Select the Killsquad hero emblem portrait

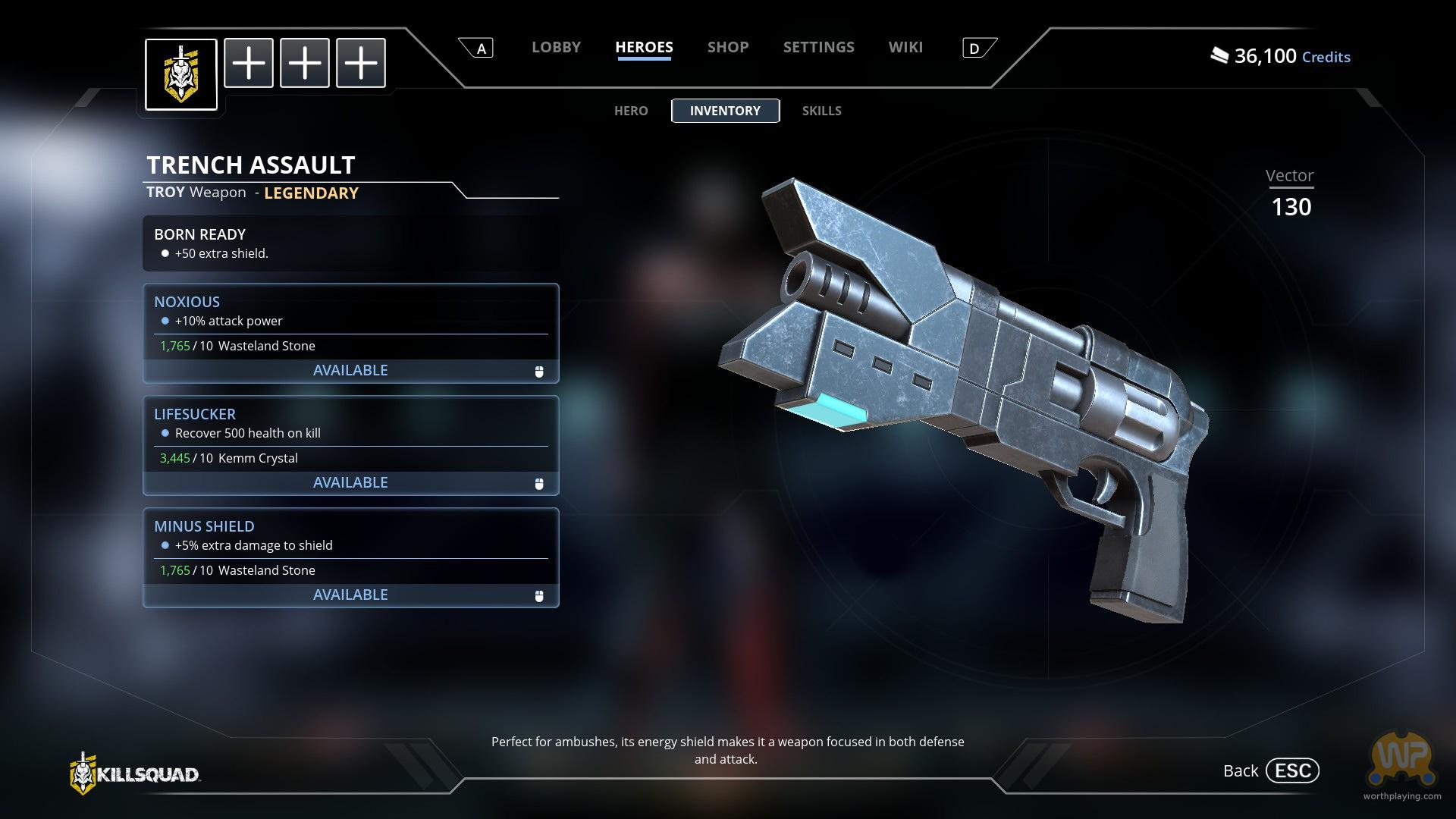[181, 74]
